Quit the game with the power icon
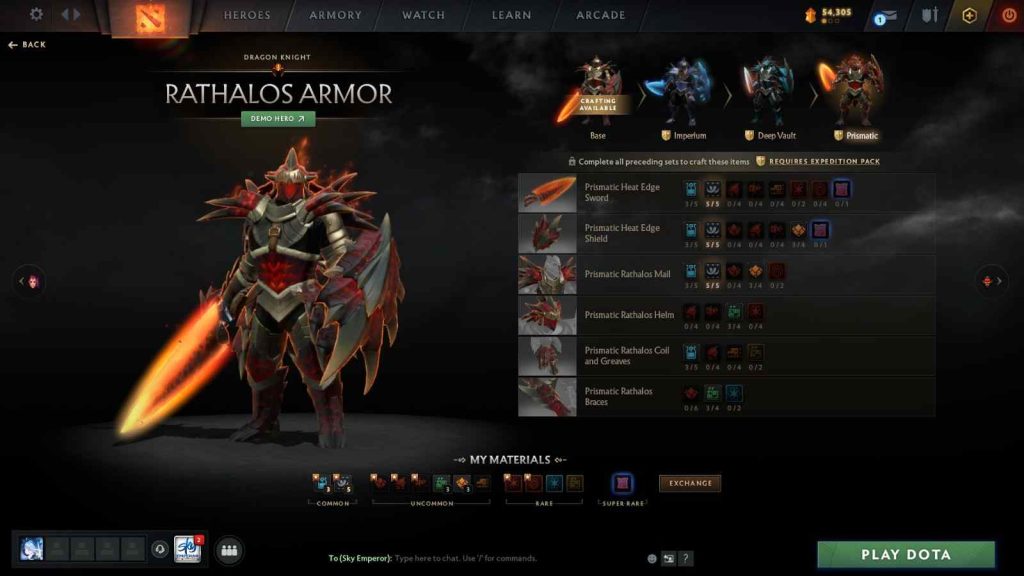The width and height of the screenshot is (1024, 576). tap(1007, 15)
